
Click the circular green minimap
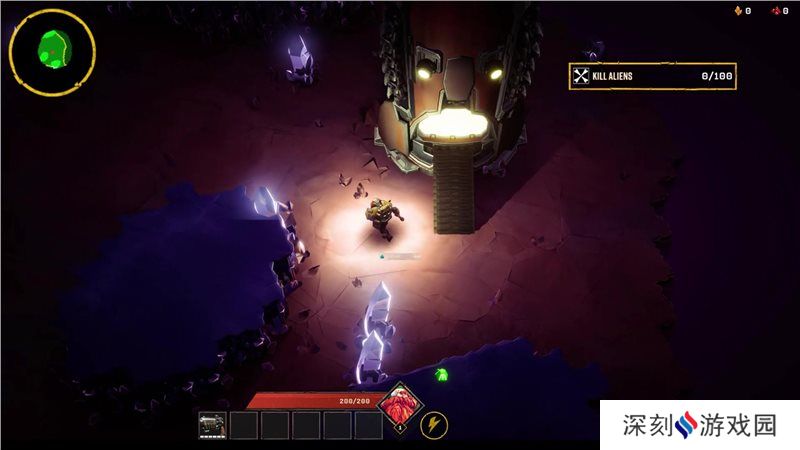click(52, 52)
